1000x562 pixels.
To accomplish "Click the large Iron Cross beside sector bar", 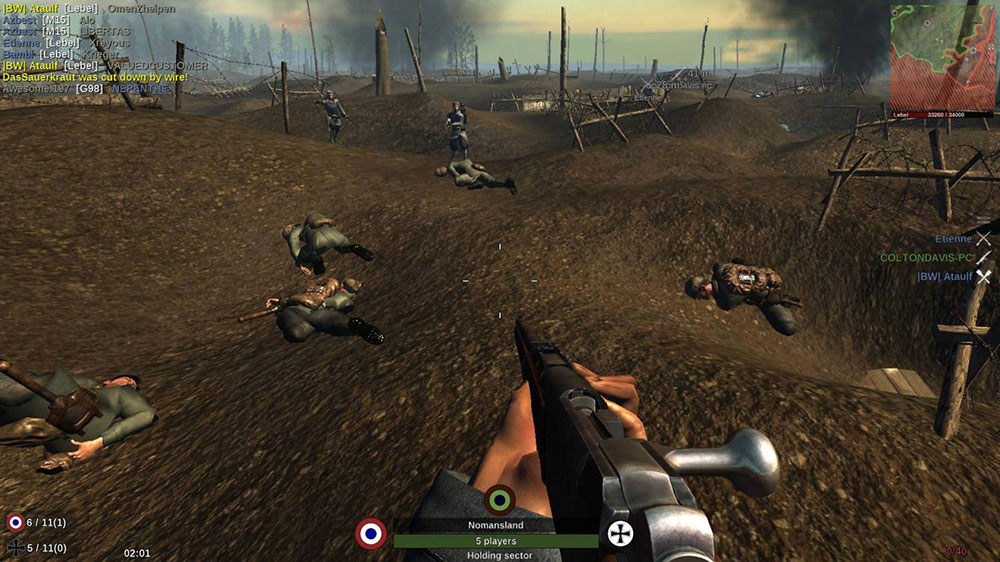I will point(621,533).
